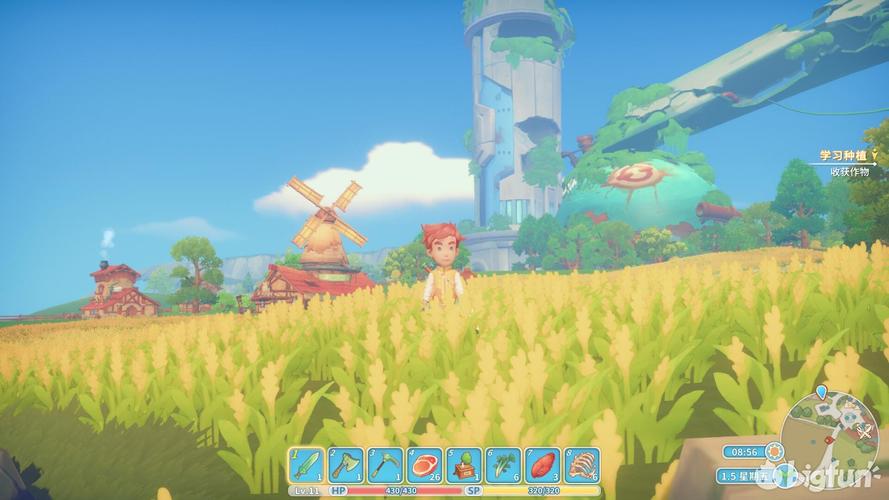
Task: Pick the potted plant planter box slot
Action: (464, 464)
